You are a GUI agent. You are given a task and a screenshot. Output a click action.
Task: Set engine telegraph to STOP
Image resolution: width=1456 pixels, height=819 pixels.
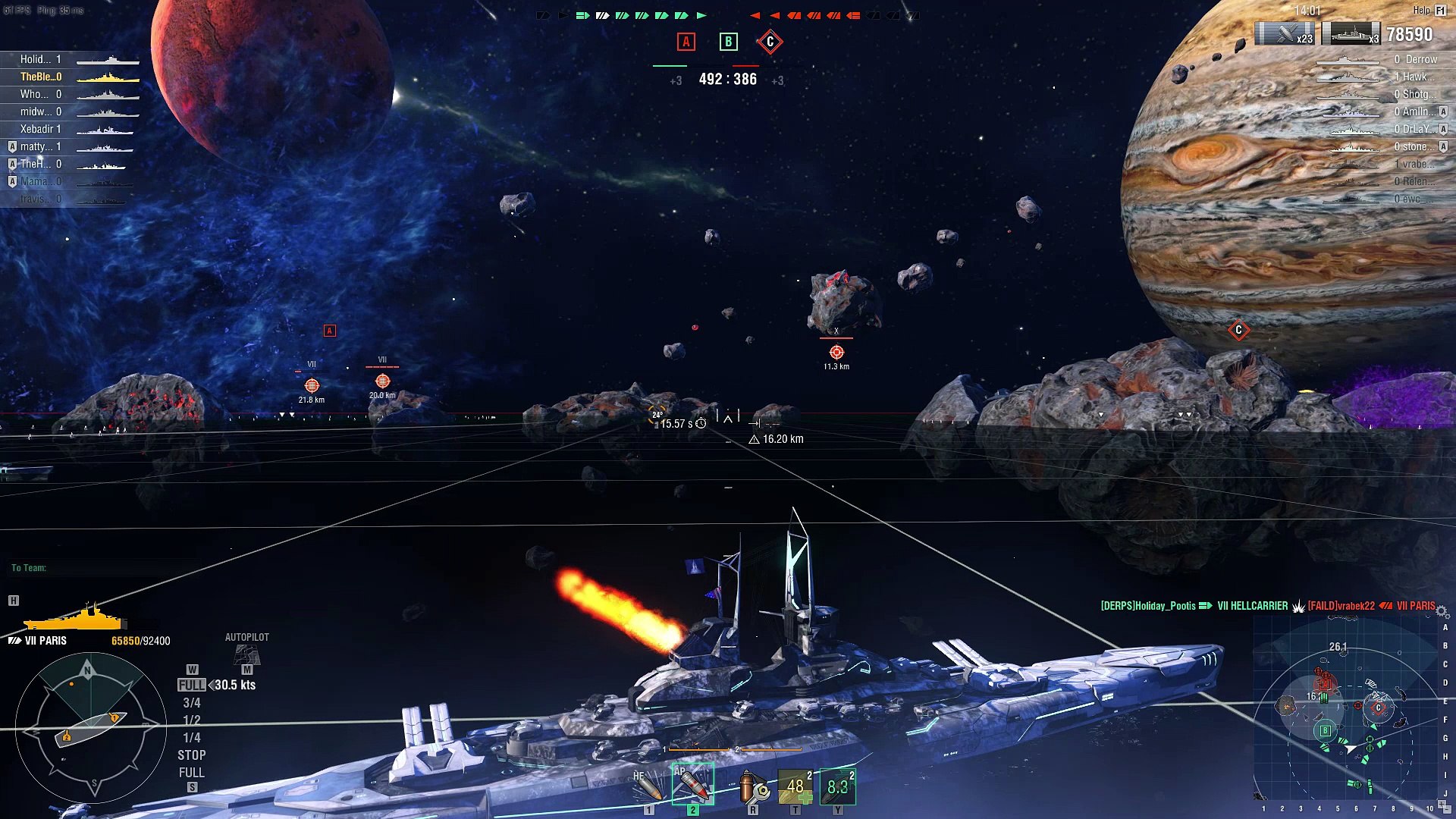[x=192, y=755]
